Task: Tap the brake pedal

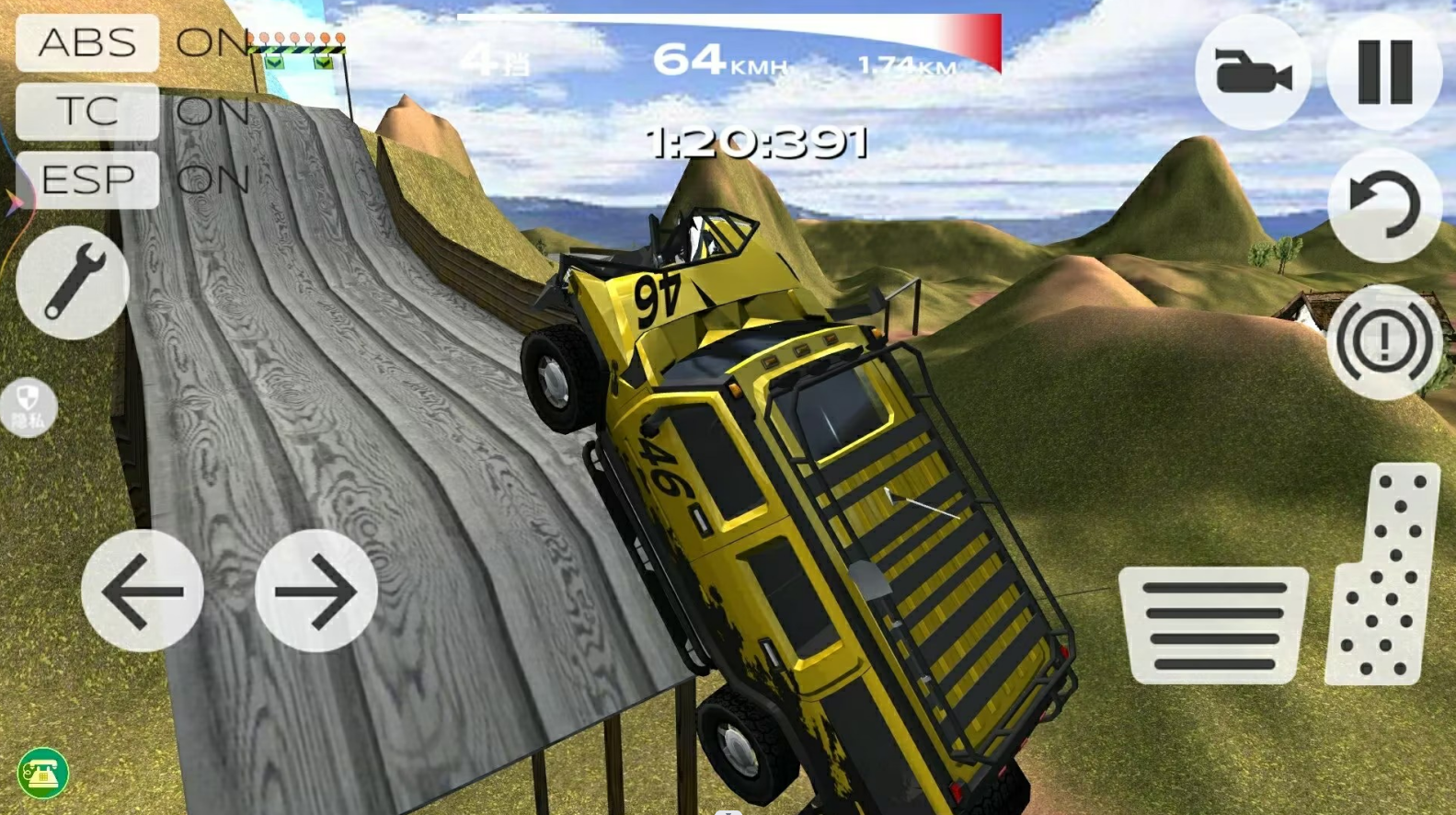Action: click(1213, 626)
